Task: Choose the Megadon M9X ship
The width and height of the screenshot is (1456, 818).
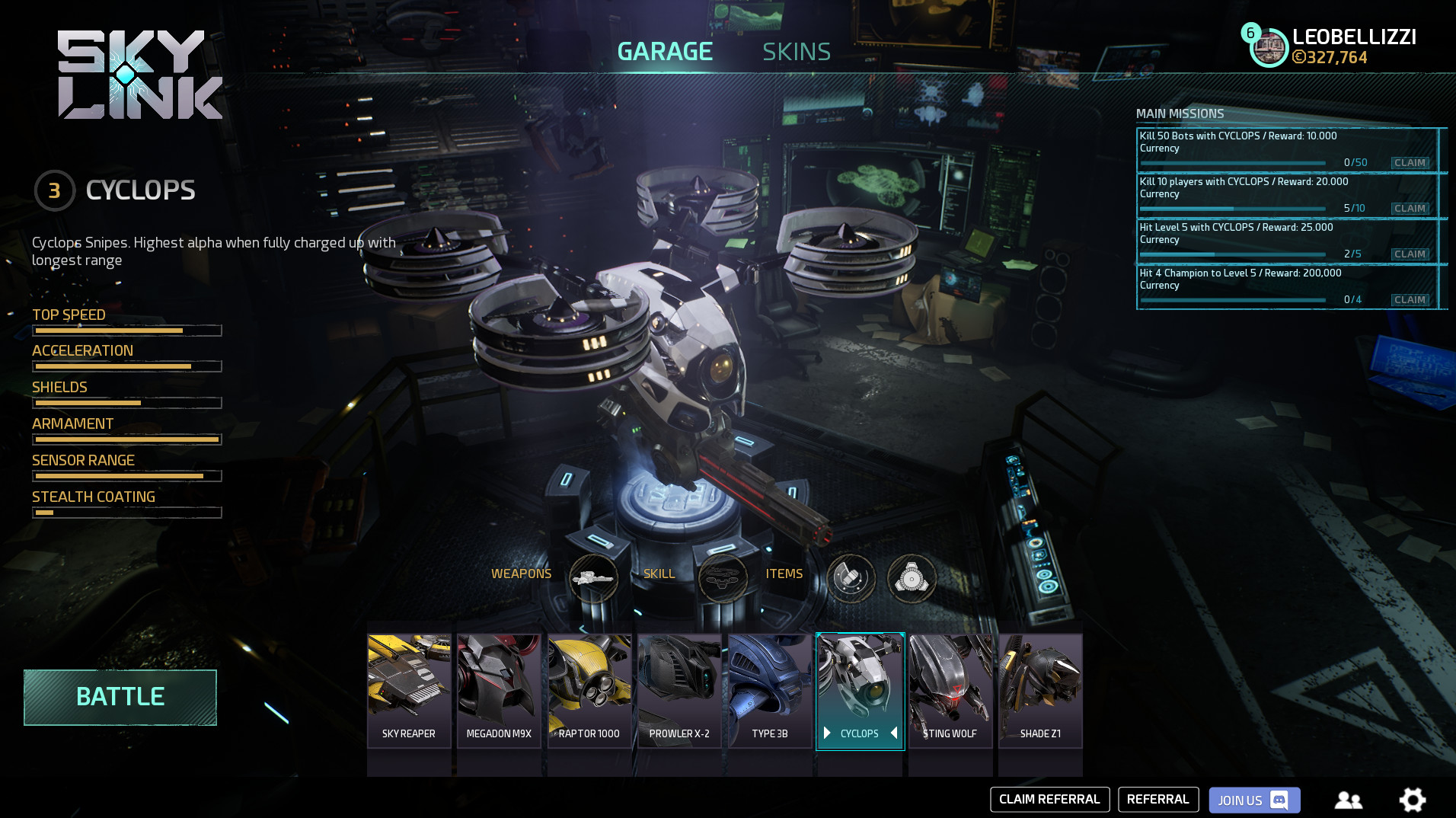Action: (499, 690)
